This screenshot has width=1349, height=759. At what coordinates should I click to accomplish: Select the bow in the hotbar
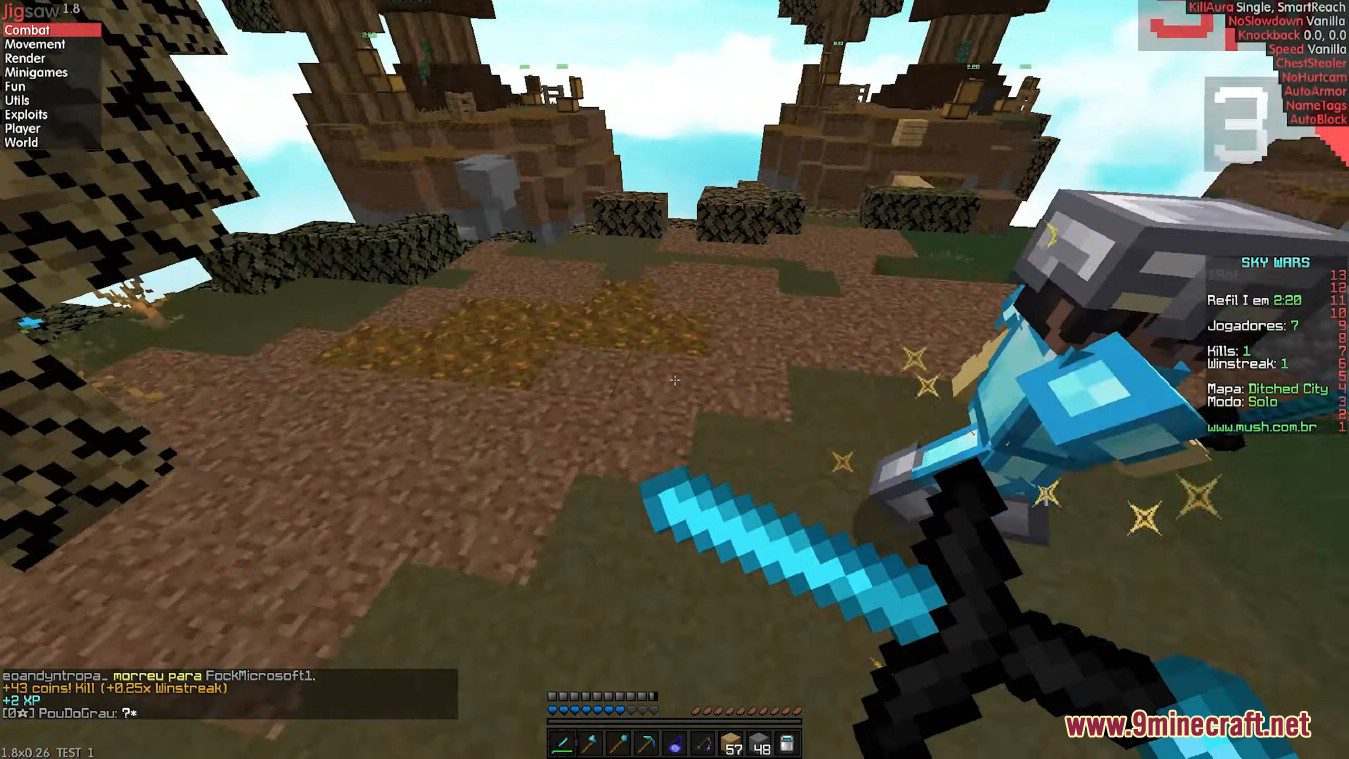[702, 742]
